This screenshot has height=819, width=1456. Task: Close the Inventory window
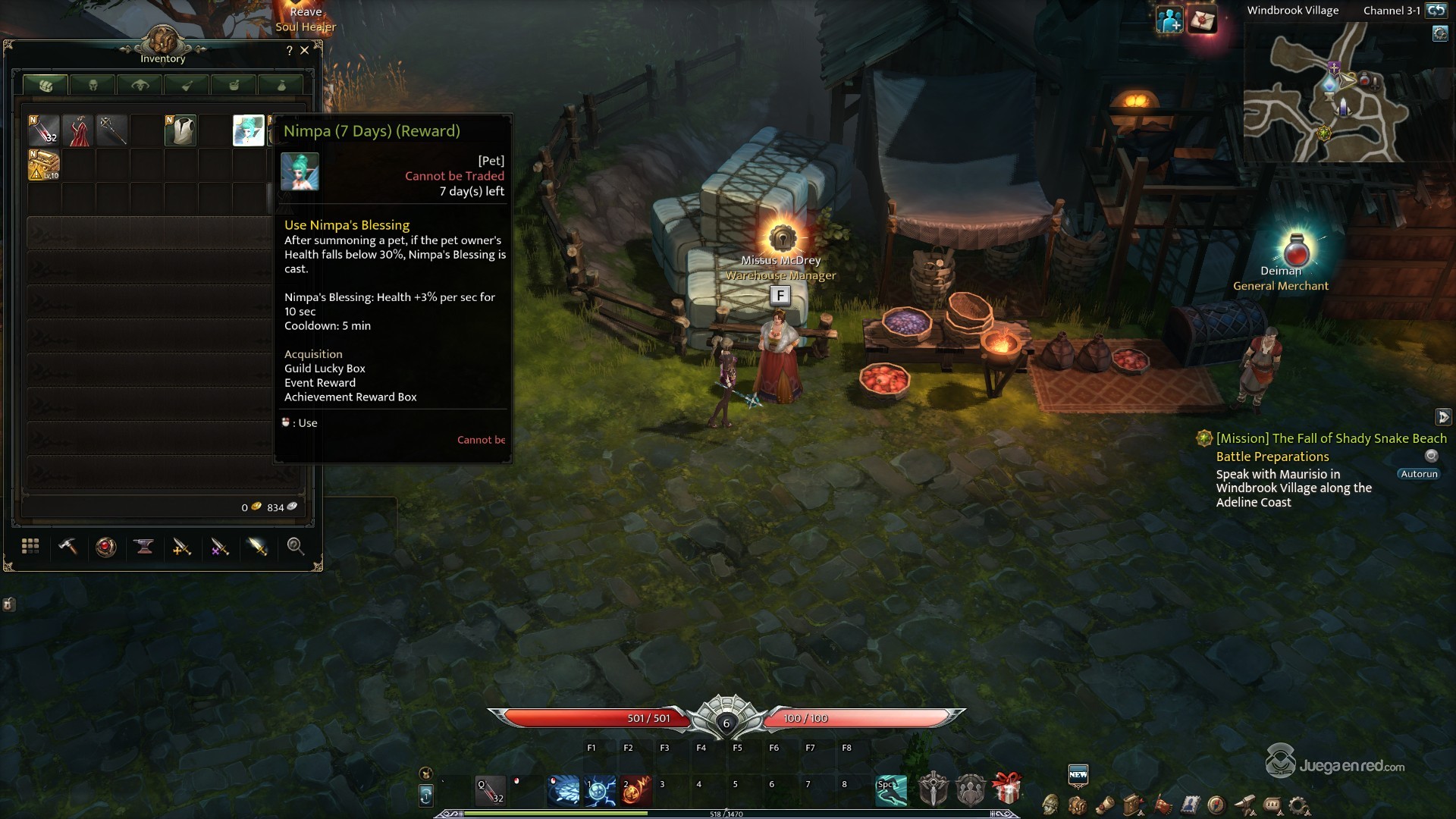[305, 51]
